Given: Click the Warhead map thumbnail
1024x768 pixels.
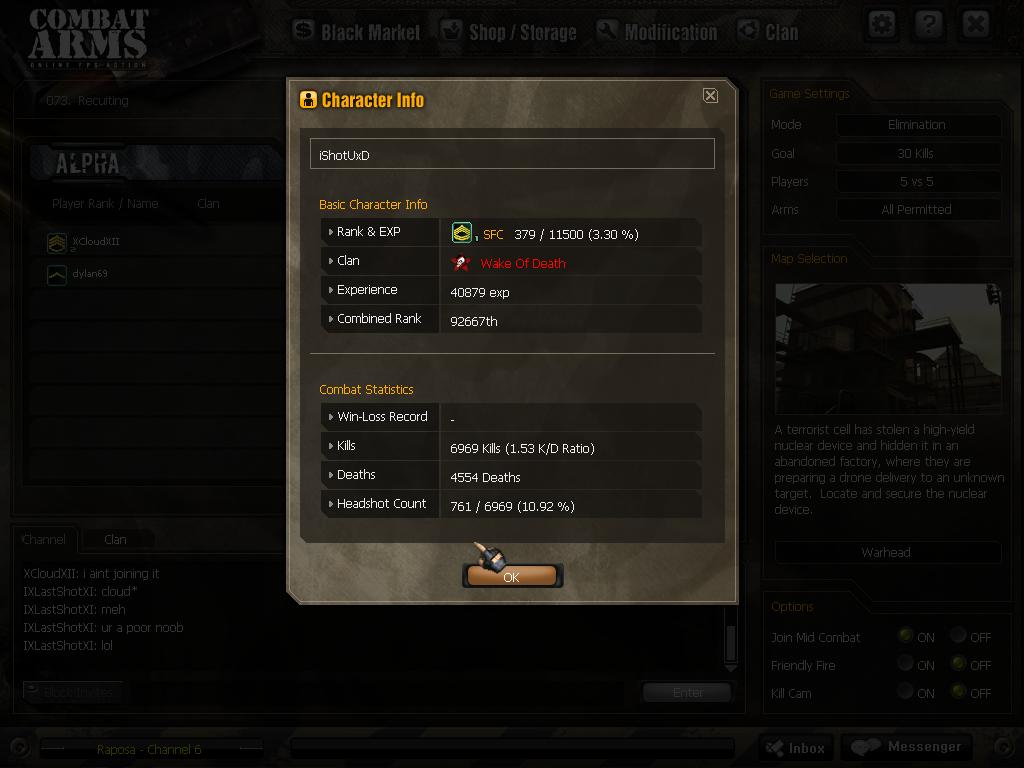Looking at the screenshot, I should tap(887, 348).
